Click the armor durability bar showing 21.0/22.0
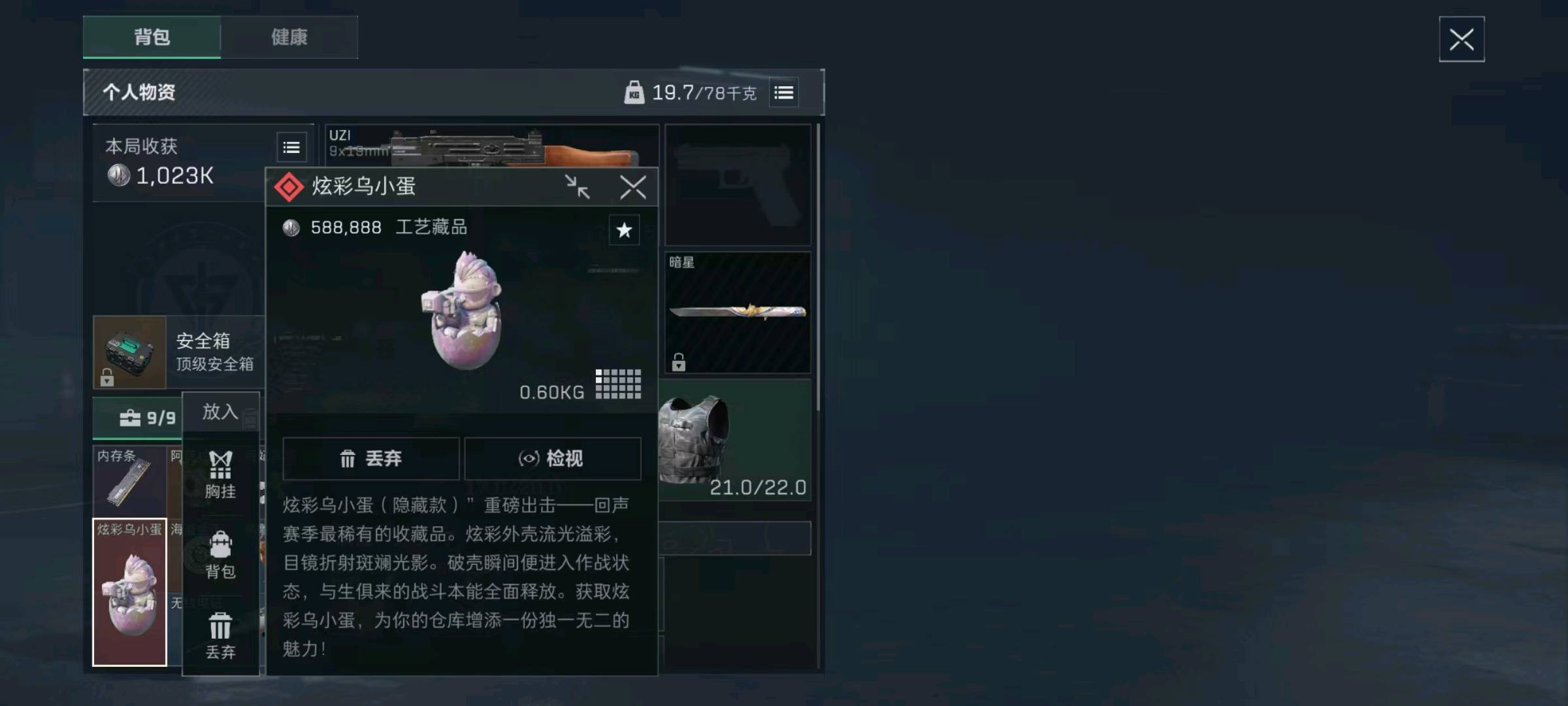Screen dimensions: 1568x706 click(x=758, y=488)
